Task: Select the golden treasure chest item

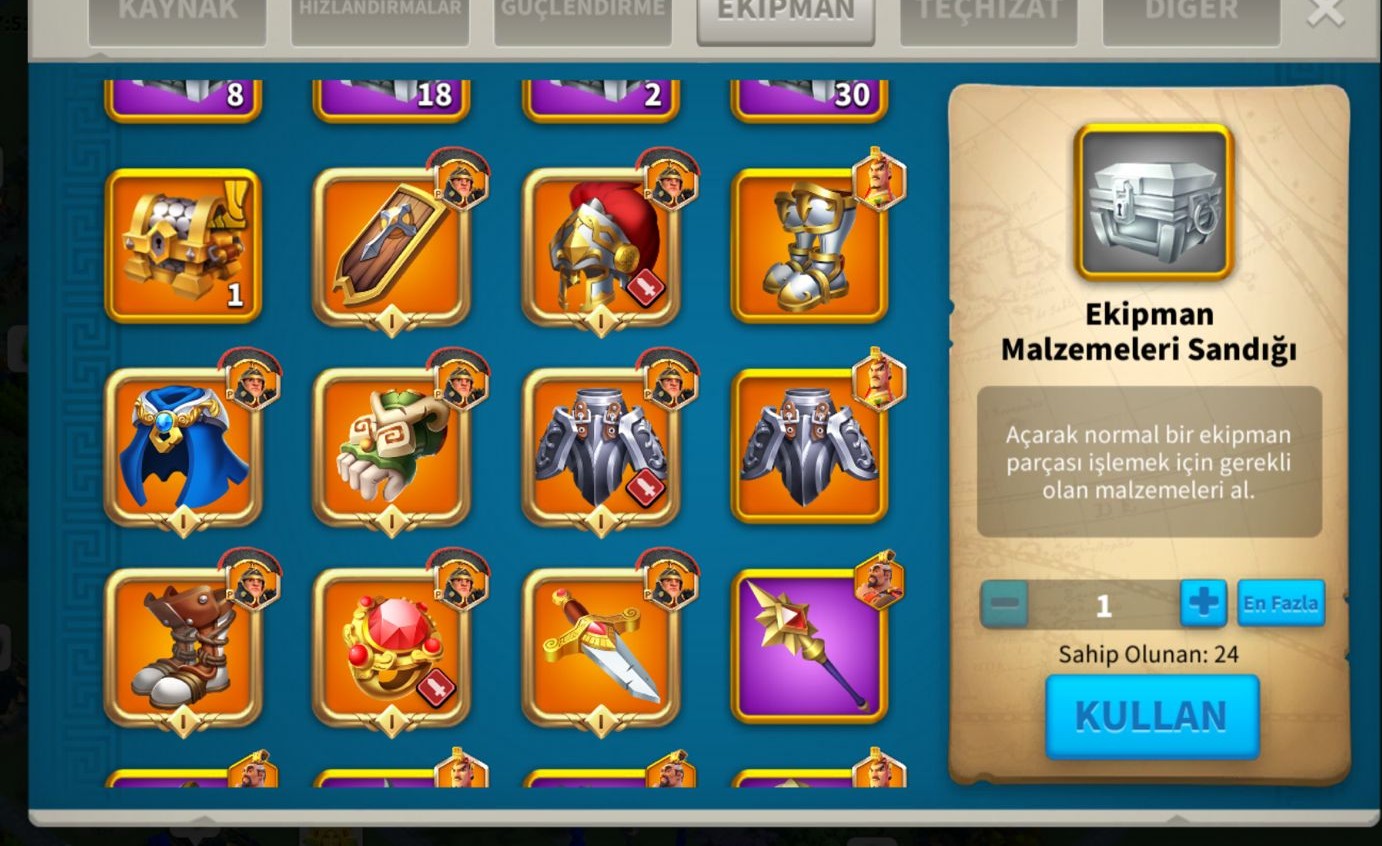Action: [x=183, y=246]
